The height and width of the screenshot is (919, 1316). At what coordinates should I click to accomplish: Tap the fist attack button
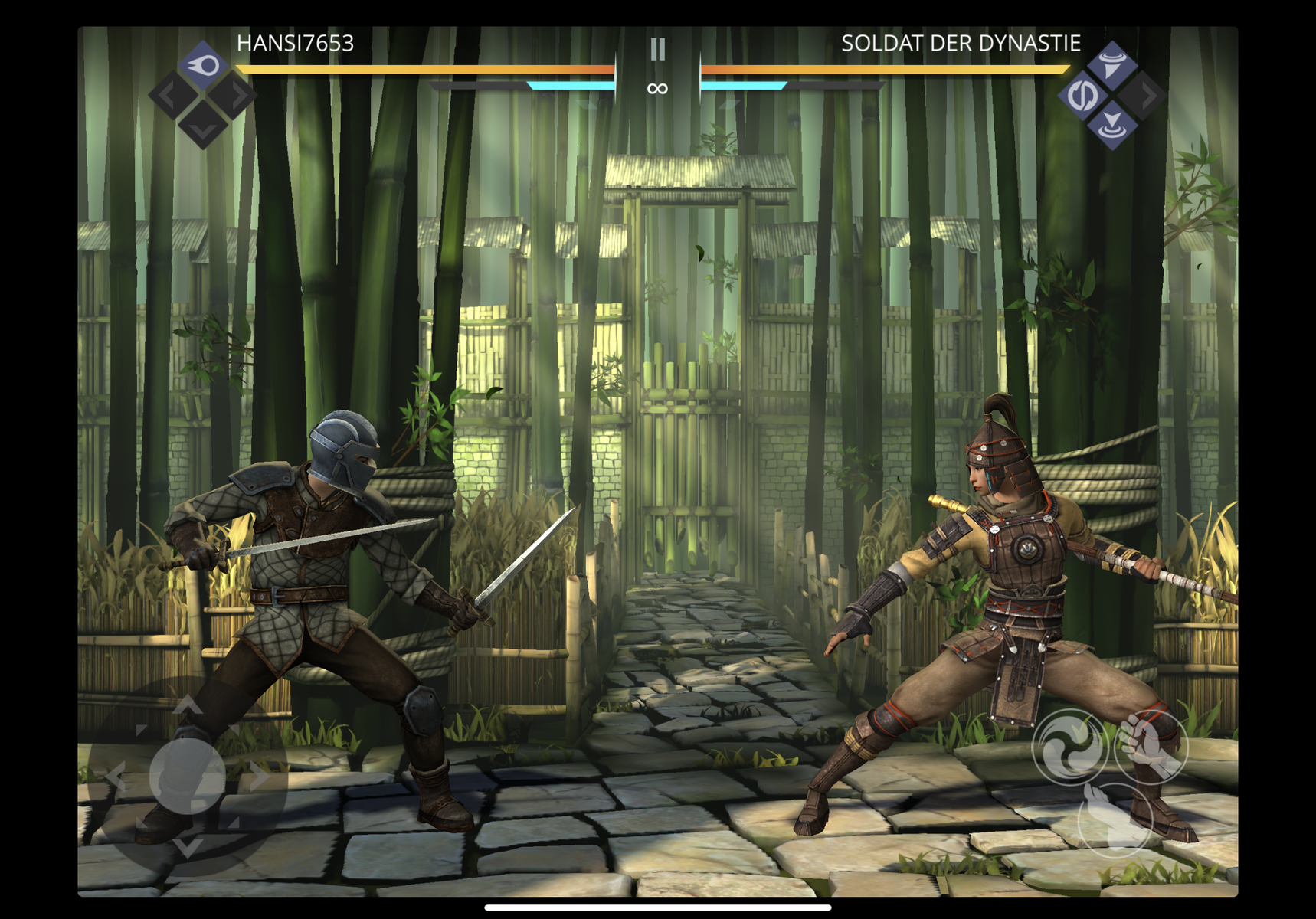pyautogui.click(x=1151, y=746)
